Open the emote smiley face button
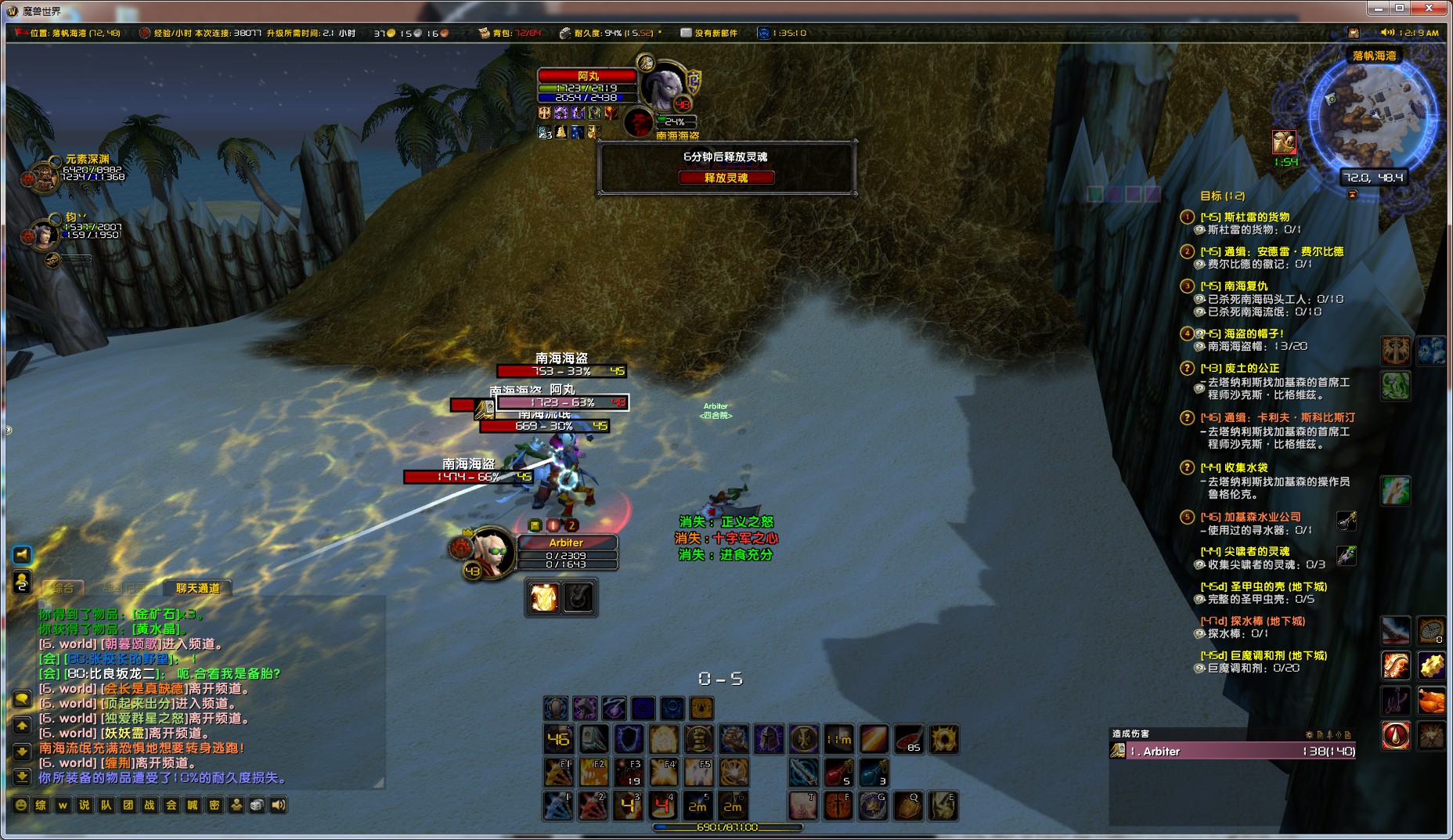Screen dimensions: 1453x840 coord(21,805)
